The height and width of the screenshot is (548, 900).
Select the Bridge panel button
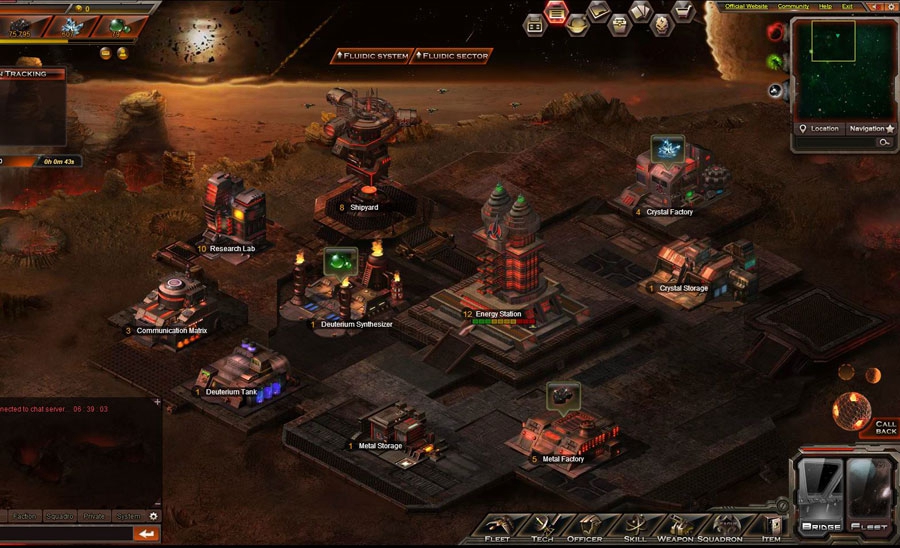point(818,495)
